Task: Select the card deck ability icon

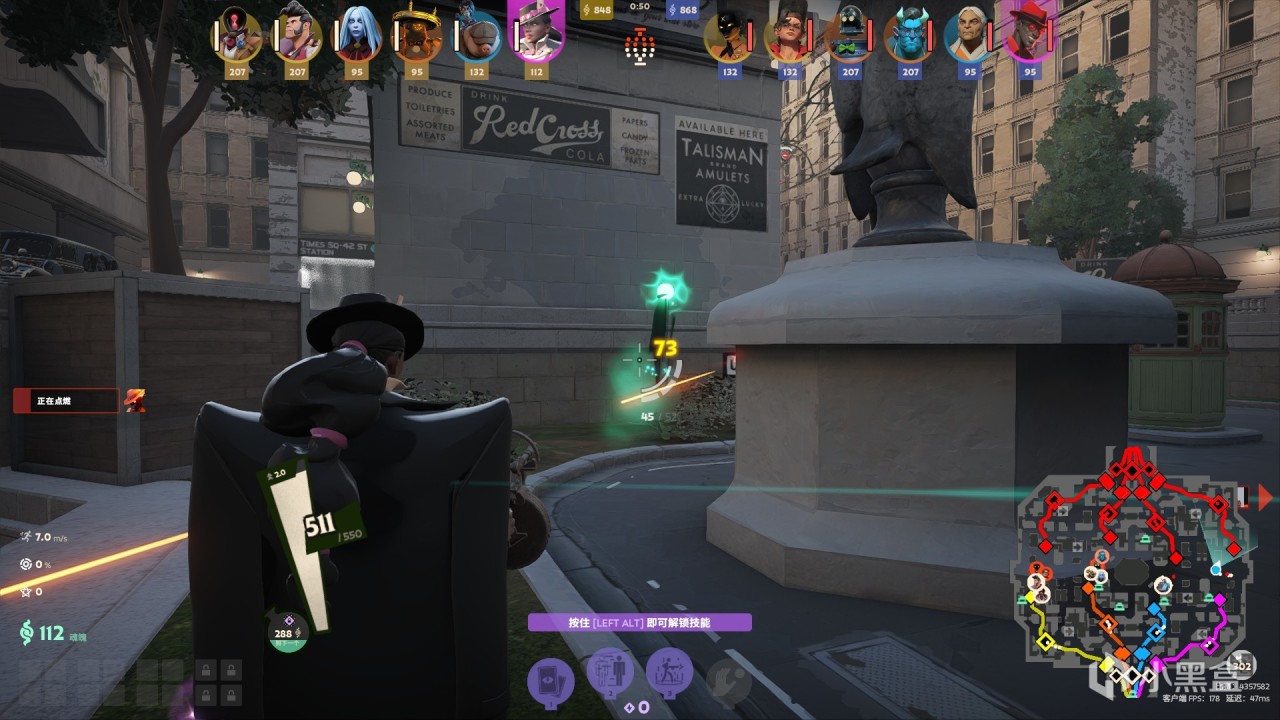Action: (550, 676)
